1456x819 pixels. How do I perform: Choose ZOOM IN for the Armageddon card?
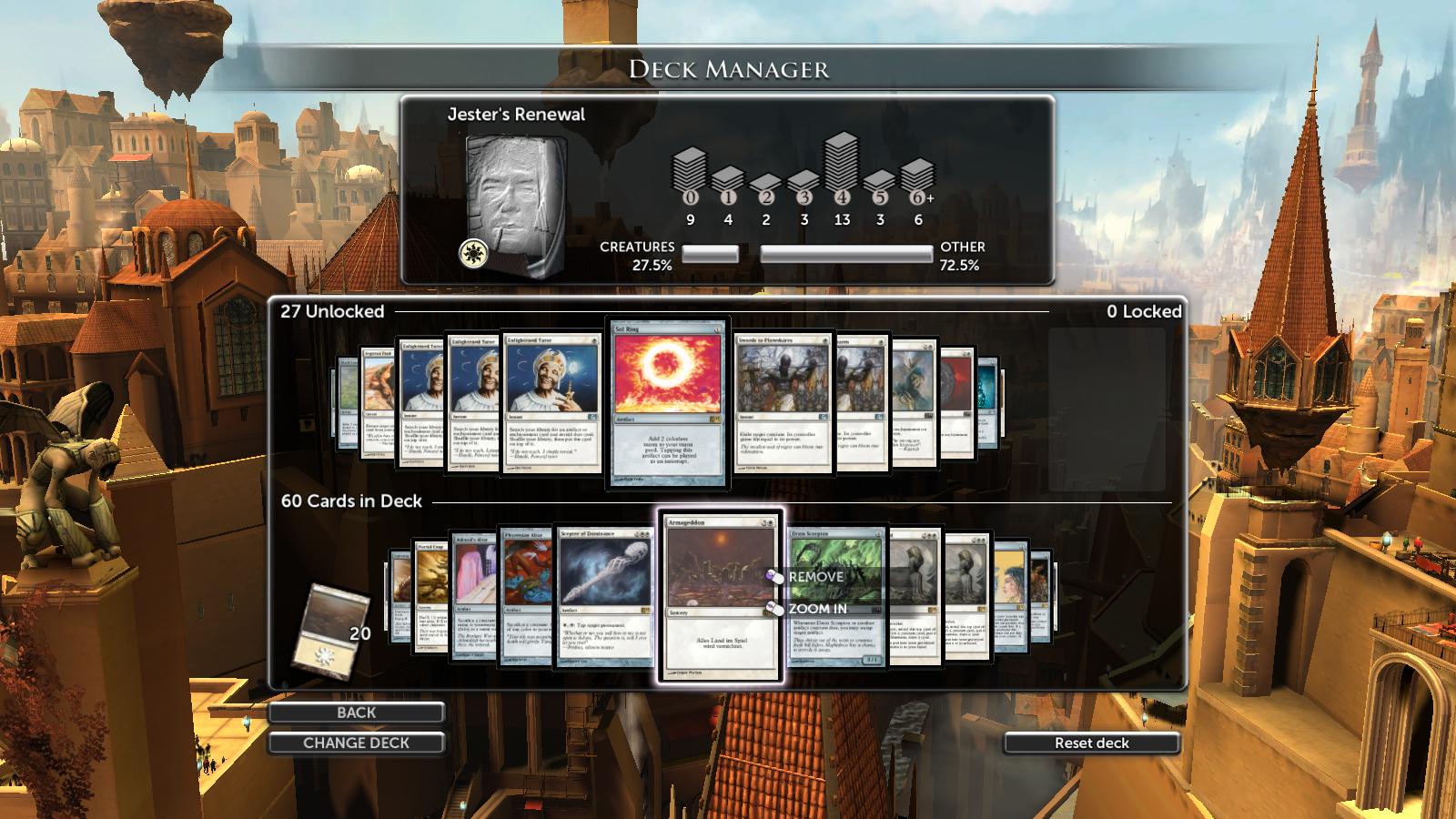816,609
